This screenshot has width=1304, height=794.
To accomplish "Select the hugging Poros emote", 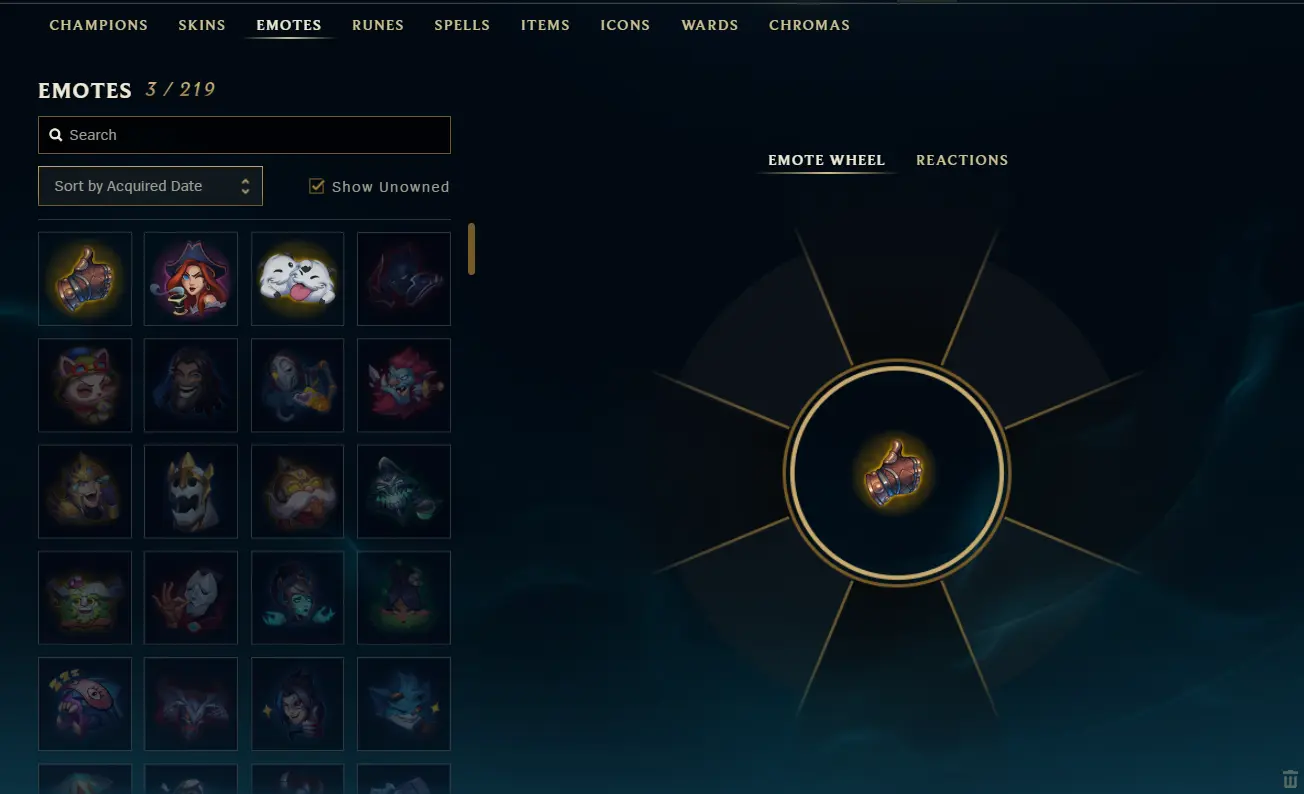I will point(297,279).
